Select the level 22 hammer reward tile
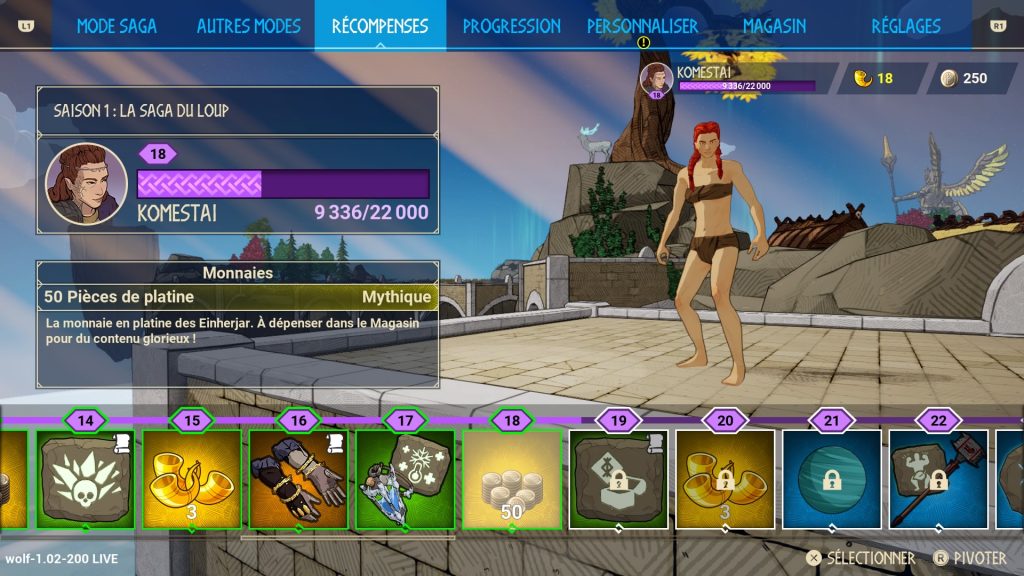 click(x=938, y=479)
